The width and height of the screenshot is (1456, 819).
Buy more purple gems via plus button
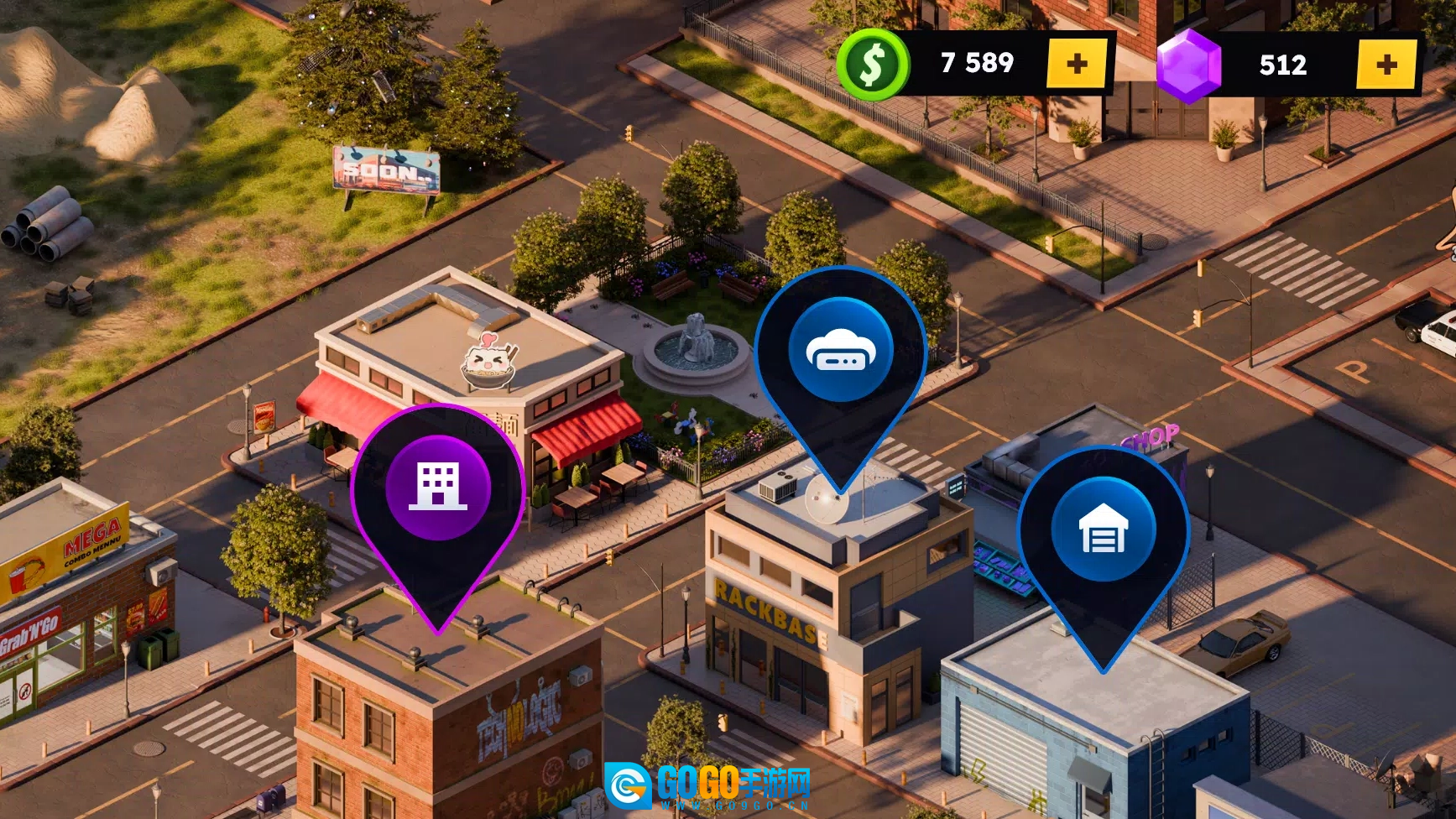(x=1386, y=65)
